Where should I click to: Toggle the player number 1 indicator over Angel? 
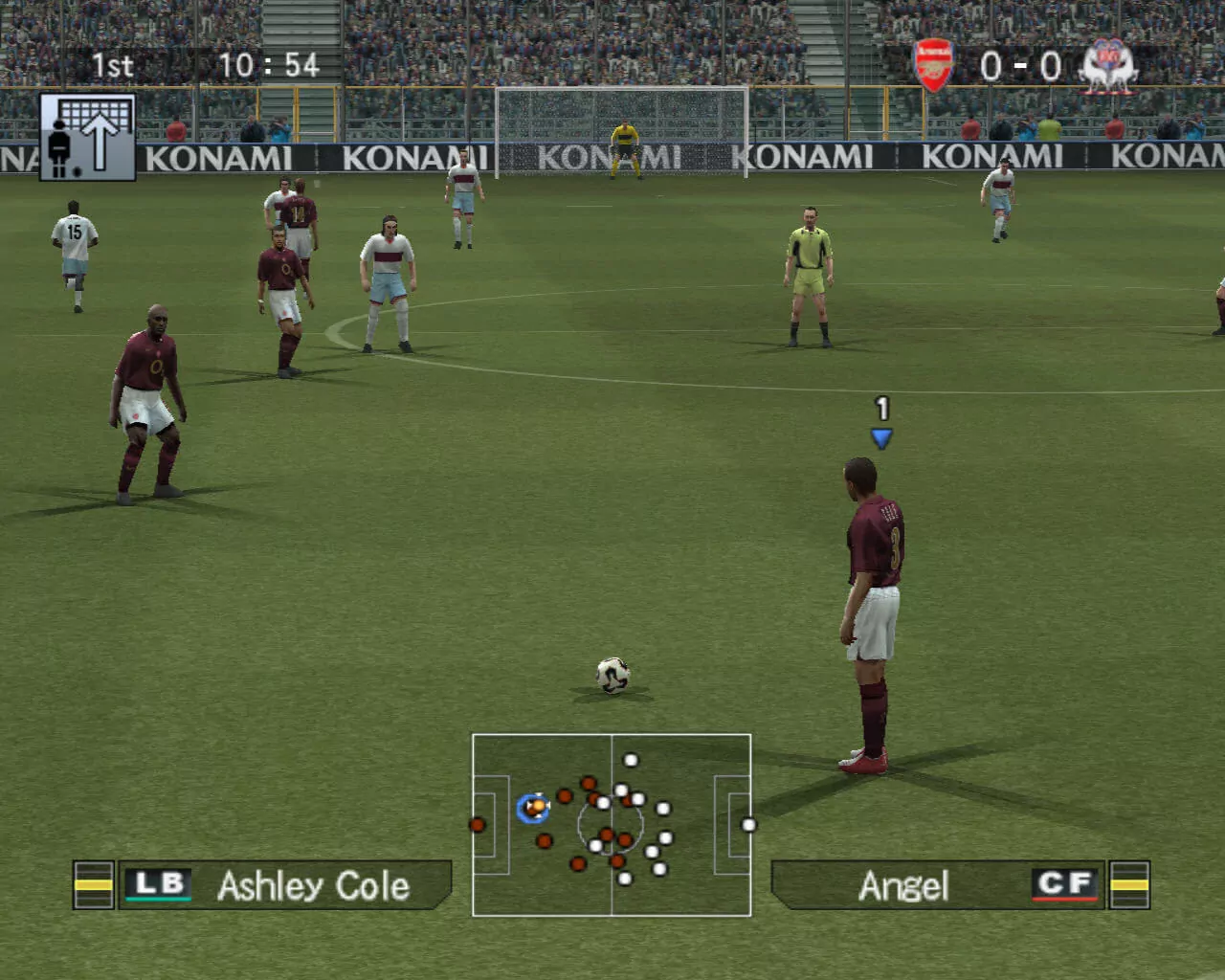[x=880, y=406]
